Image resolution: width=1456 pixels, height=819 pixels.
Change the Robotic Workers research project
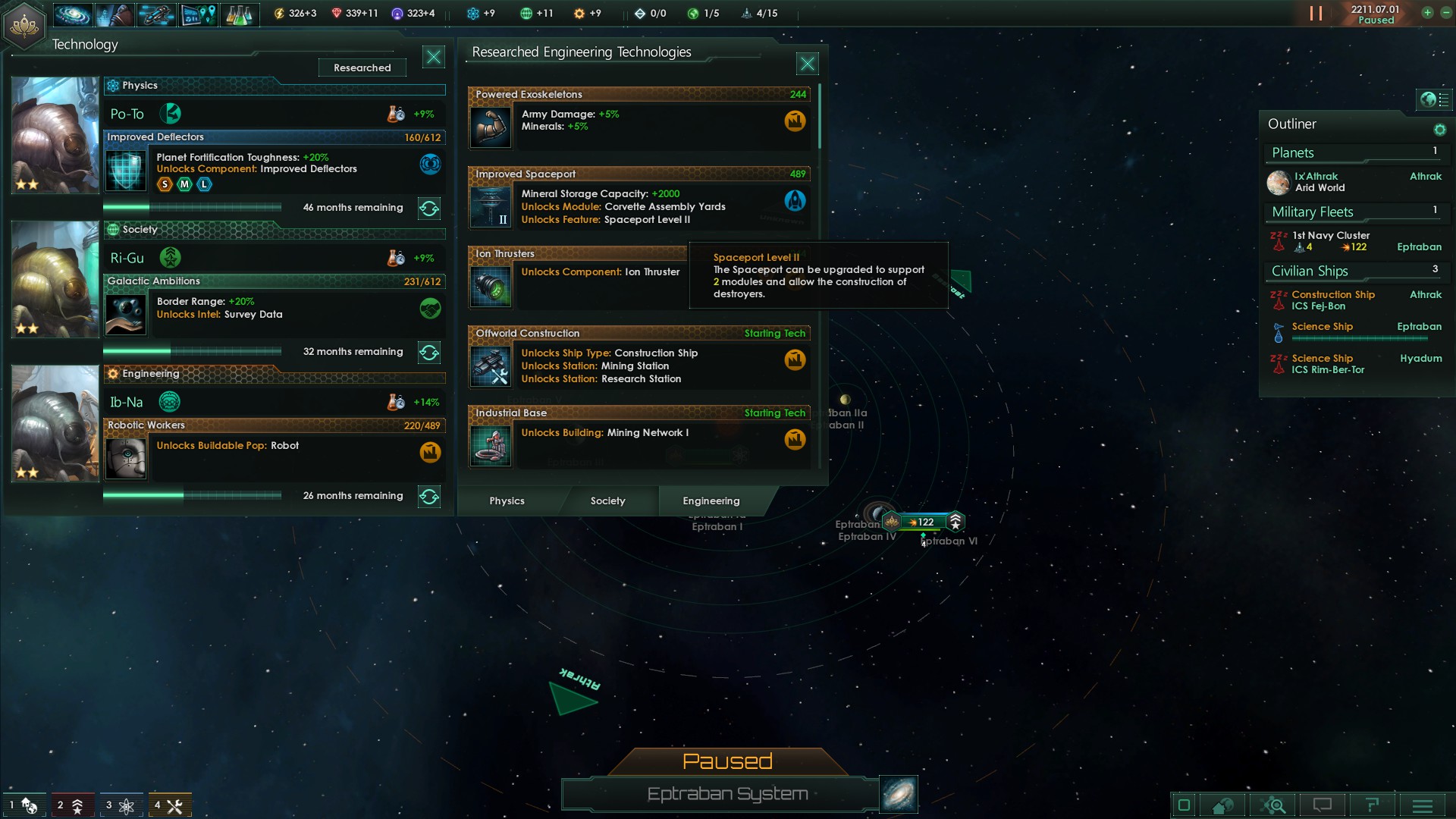point(429,497)
